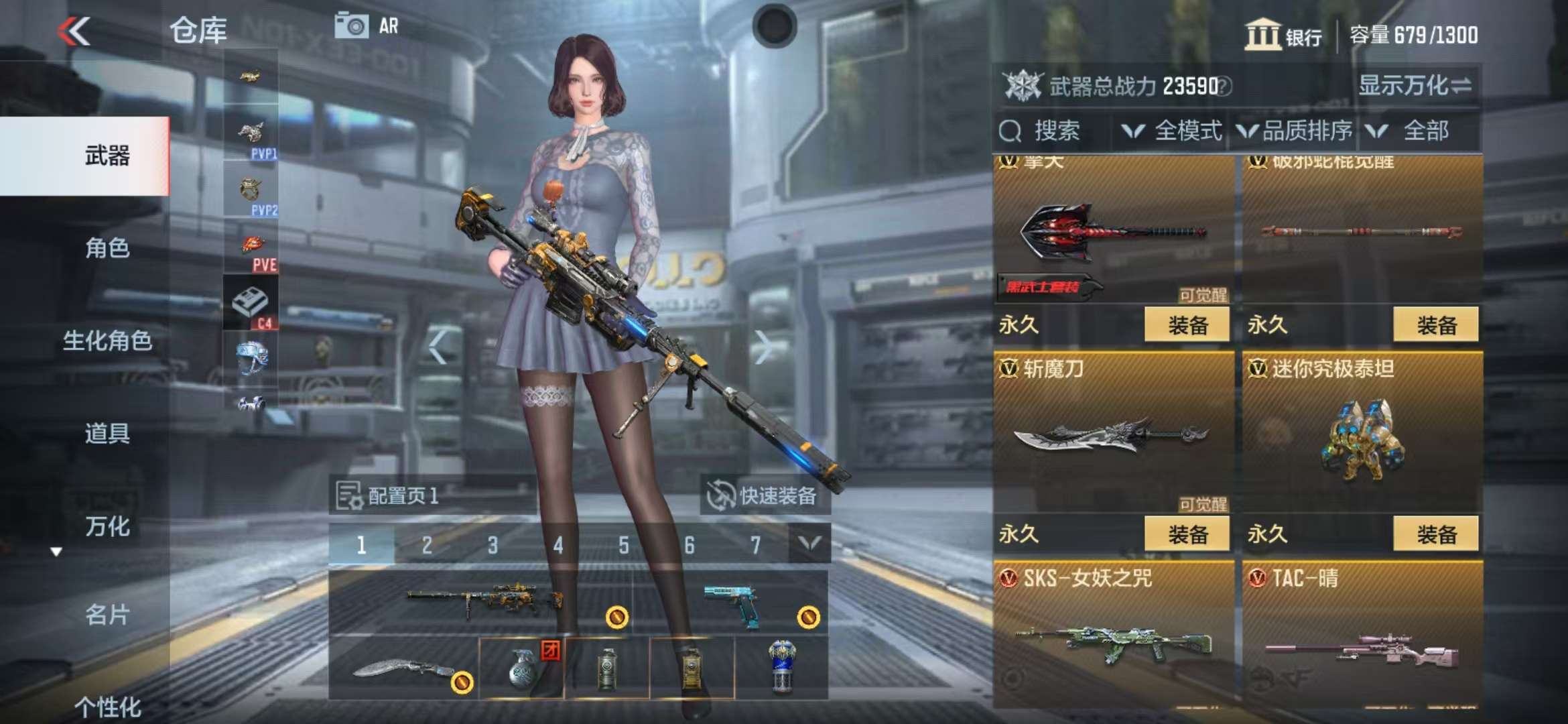
Task: Toggle the 显示万化 display switch
Action: (1414, 86)
